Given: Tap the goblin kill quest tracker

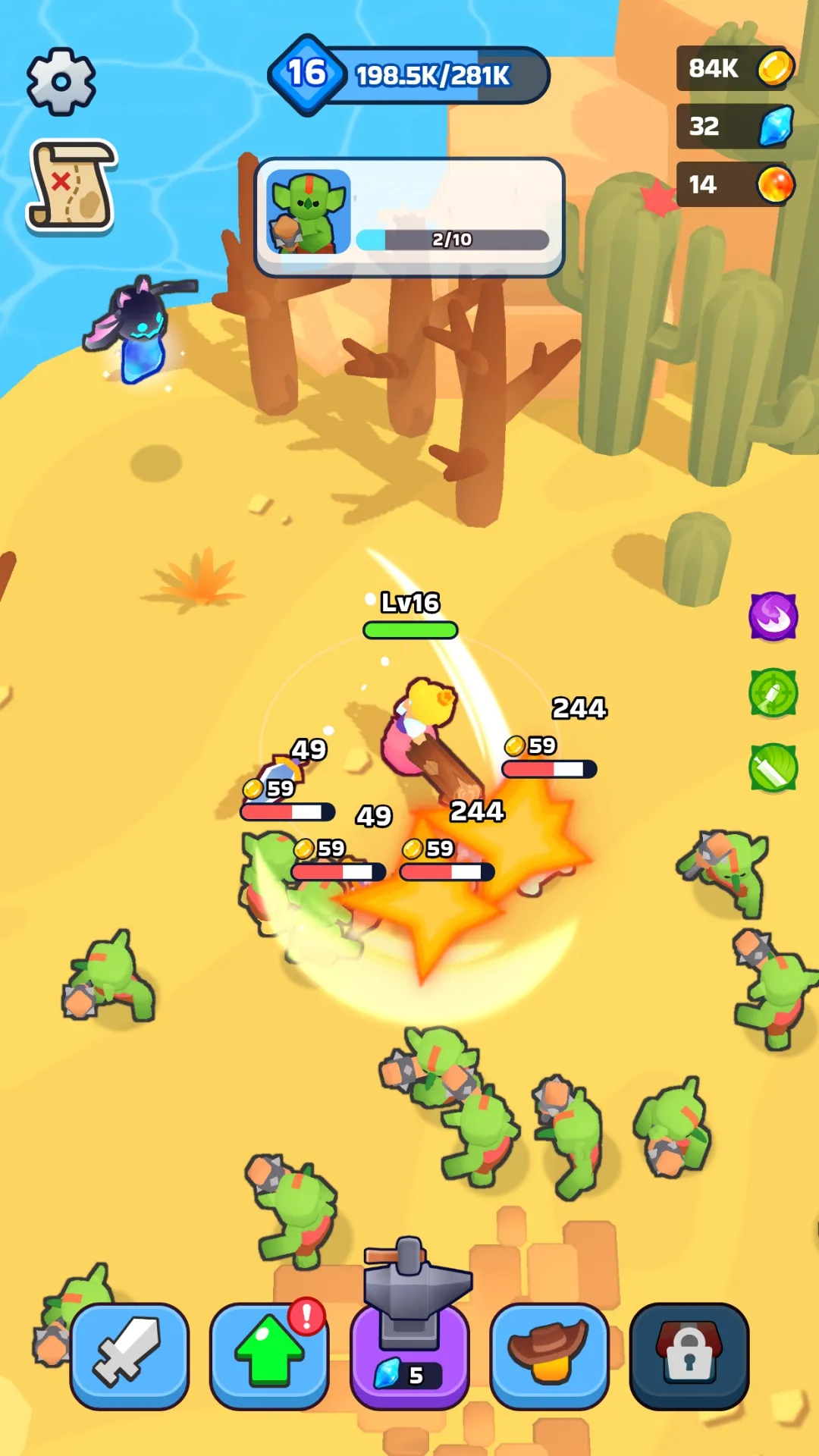Looking at the screenshot, I should click(409, 218).
